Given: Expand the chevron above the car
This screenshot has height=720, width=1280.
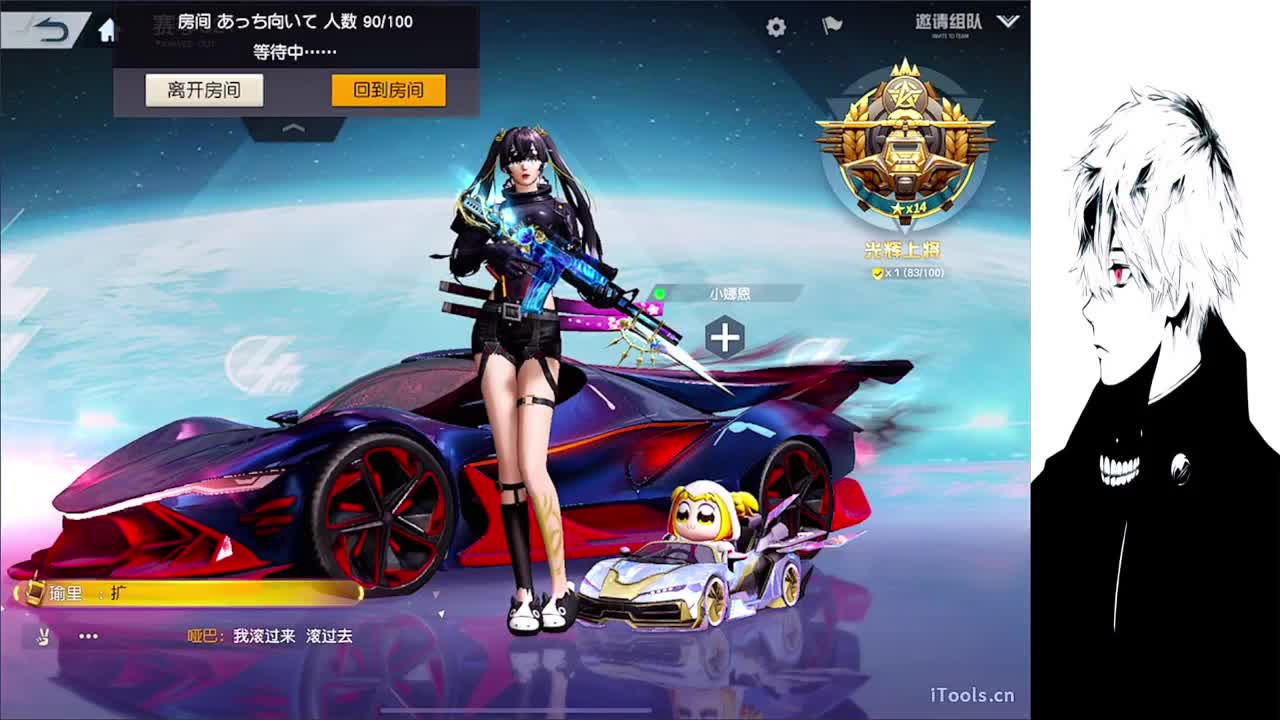Looking at the screenshot, I should pyautogui.click(x=294, y=127).
